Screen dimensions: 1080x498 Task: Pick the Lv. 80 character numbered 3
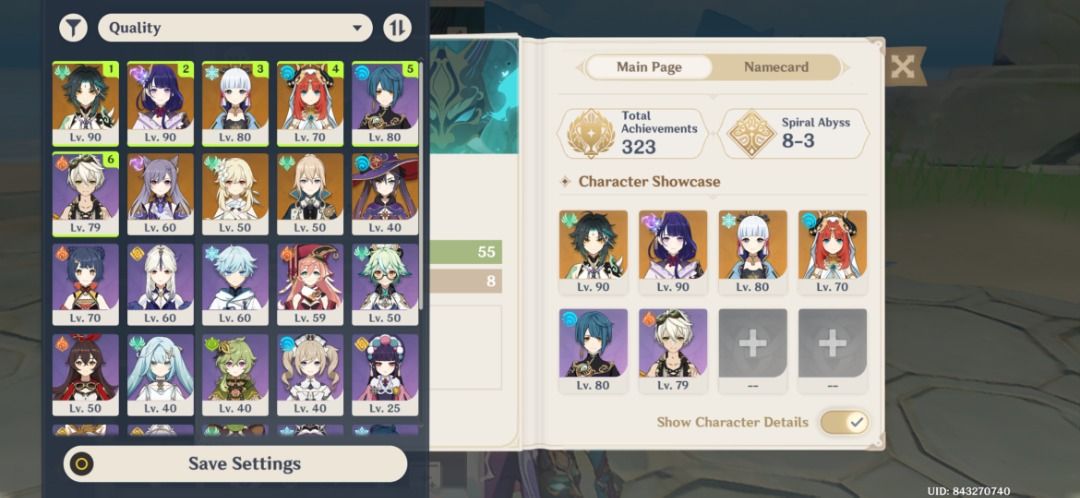(x=235, y=103)
